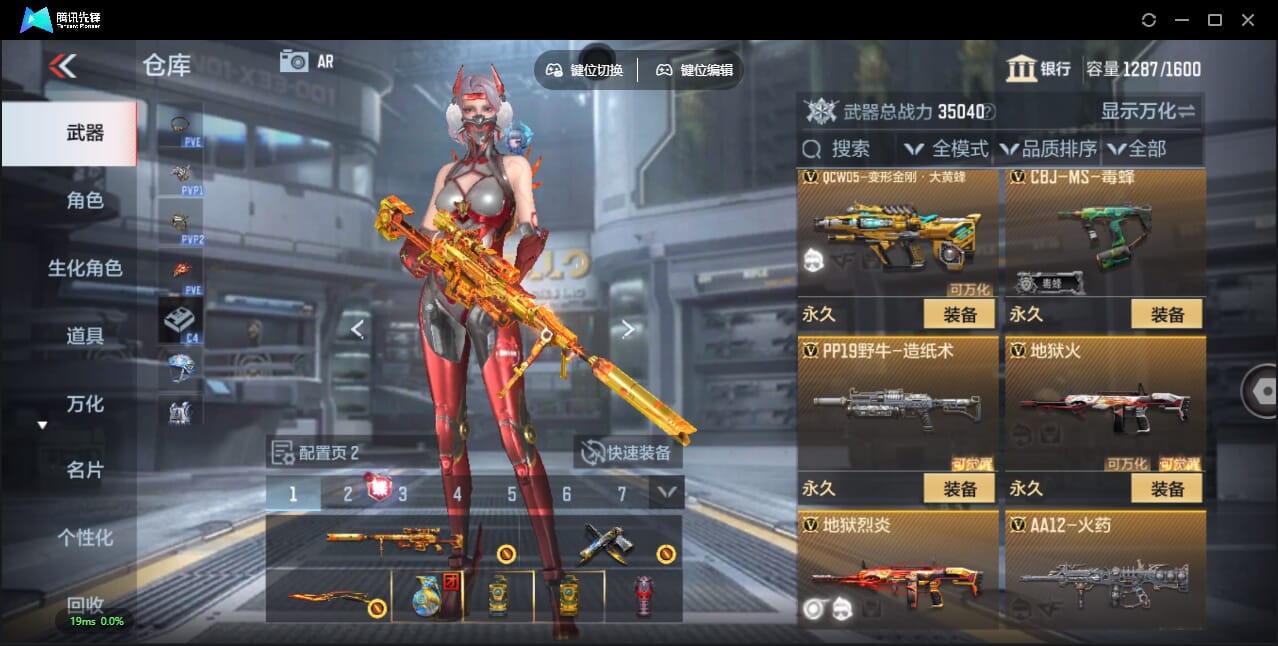
Task: Go back using the double-arrow button
Action: point(62,66)
